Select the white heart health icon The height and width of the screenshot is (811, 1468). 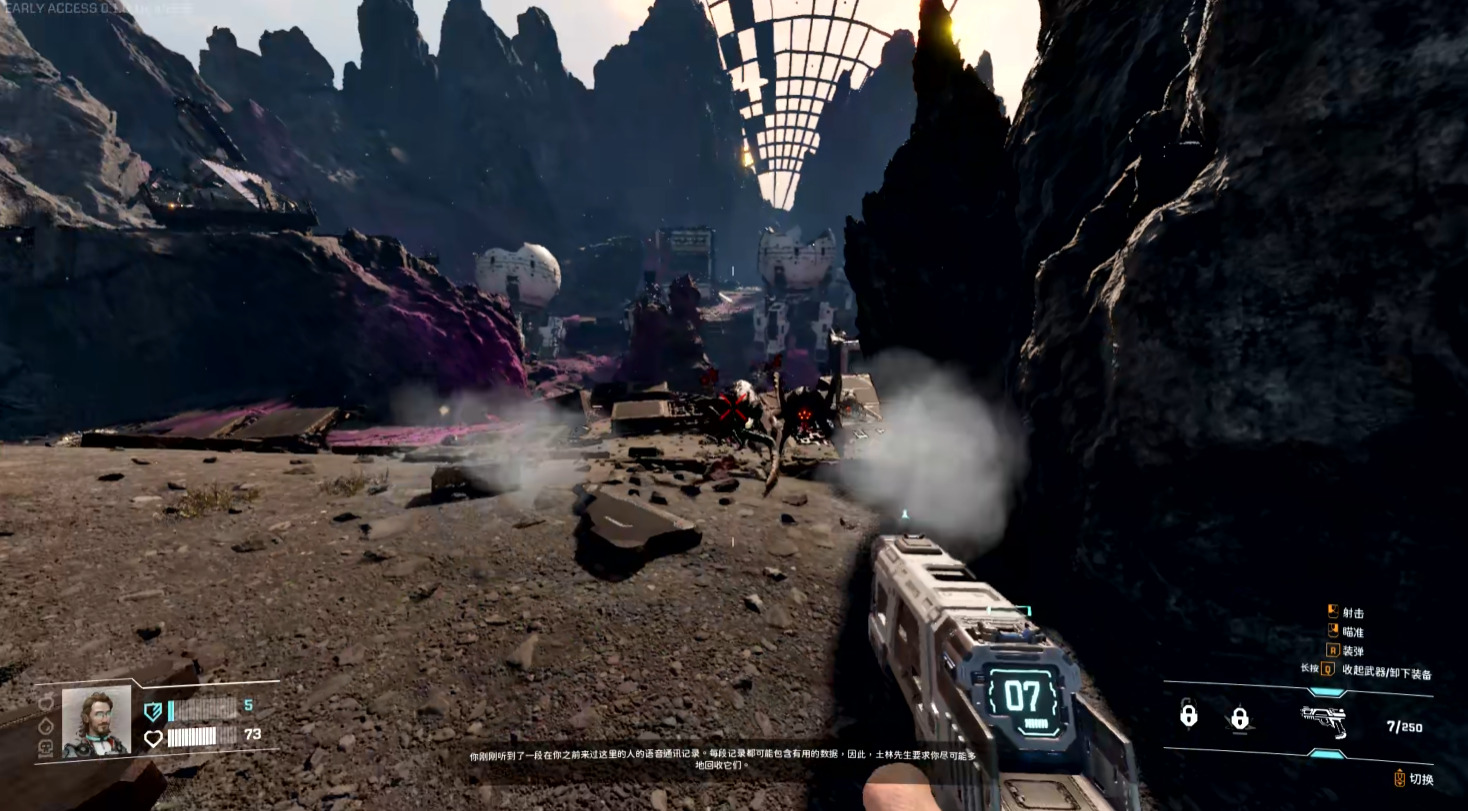coord(153,738)
